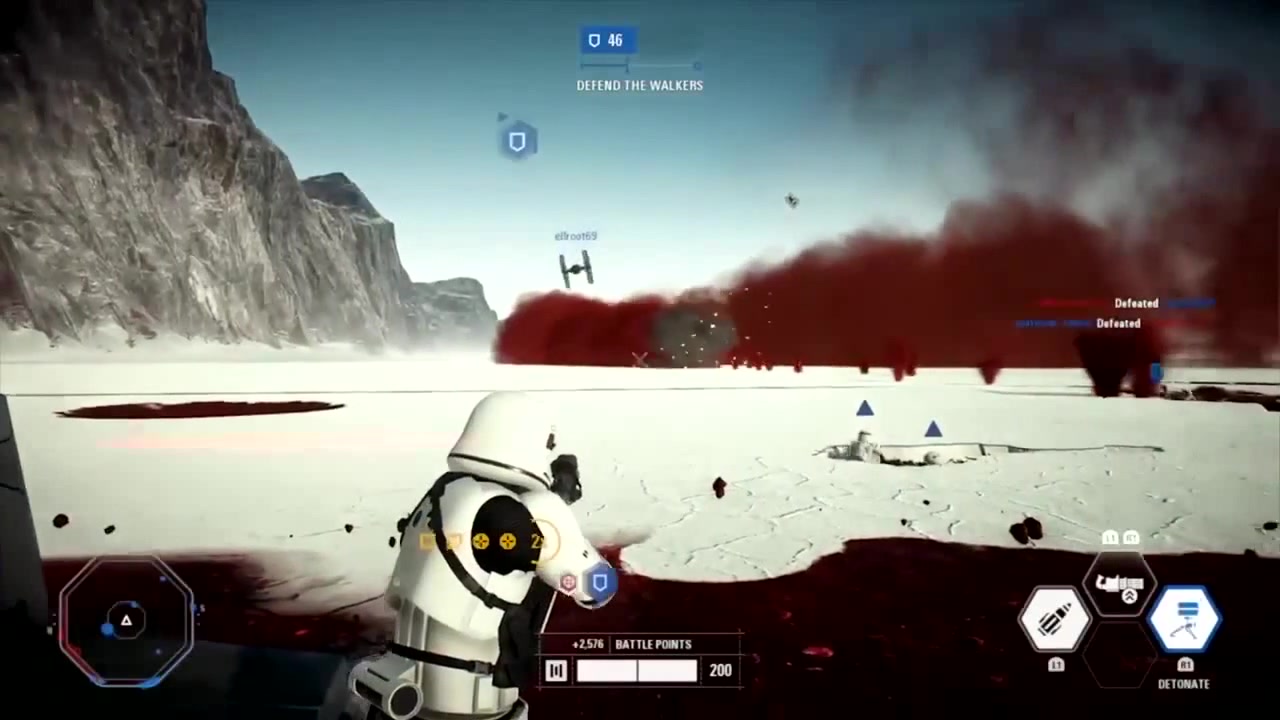Viewport: 1280px width, 720px height.
Task: Trigger the Detonate turret ability
Action: coord(1185,619)
